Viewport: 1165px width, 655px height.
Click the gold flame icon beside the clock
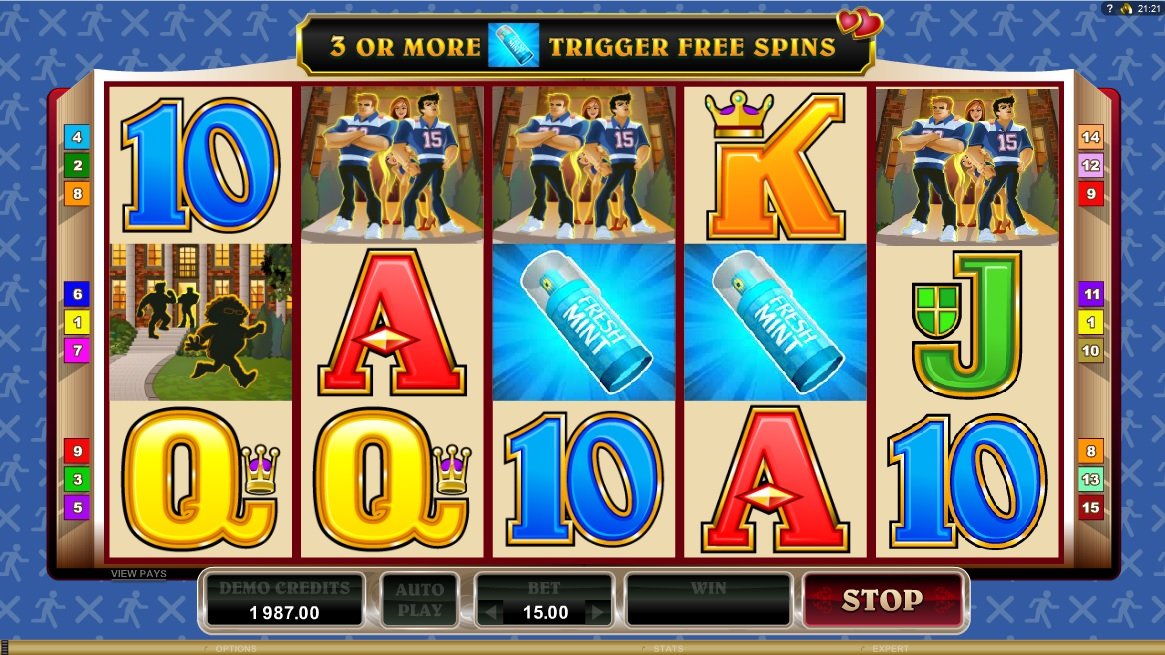point(1125,8)
